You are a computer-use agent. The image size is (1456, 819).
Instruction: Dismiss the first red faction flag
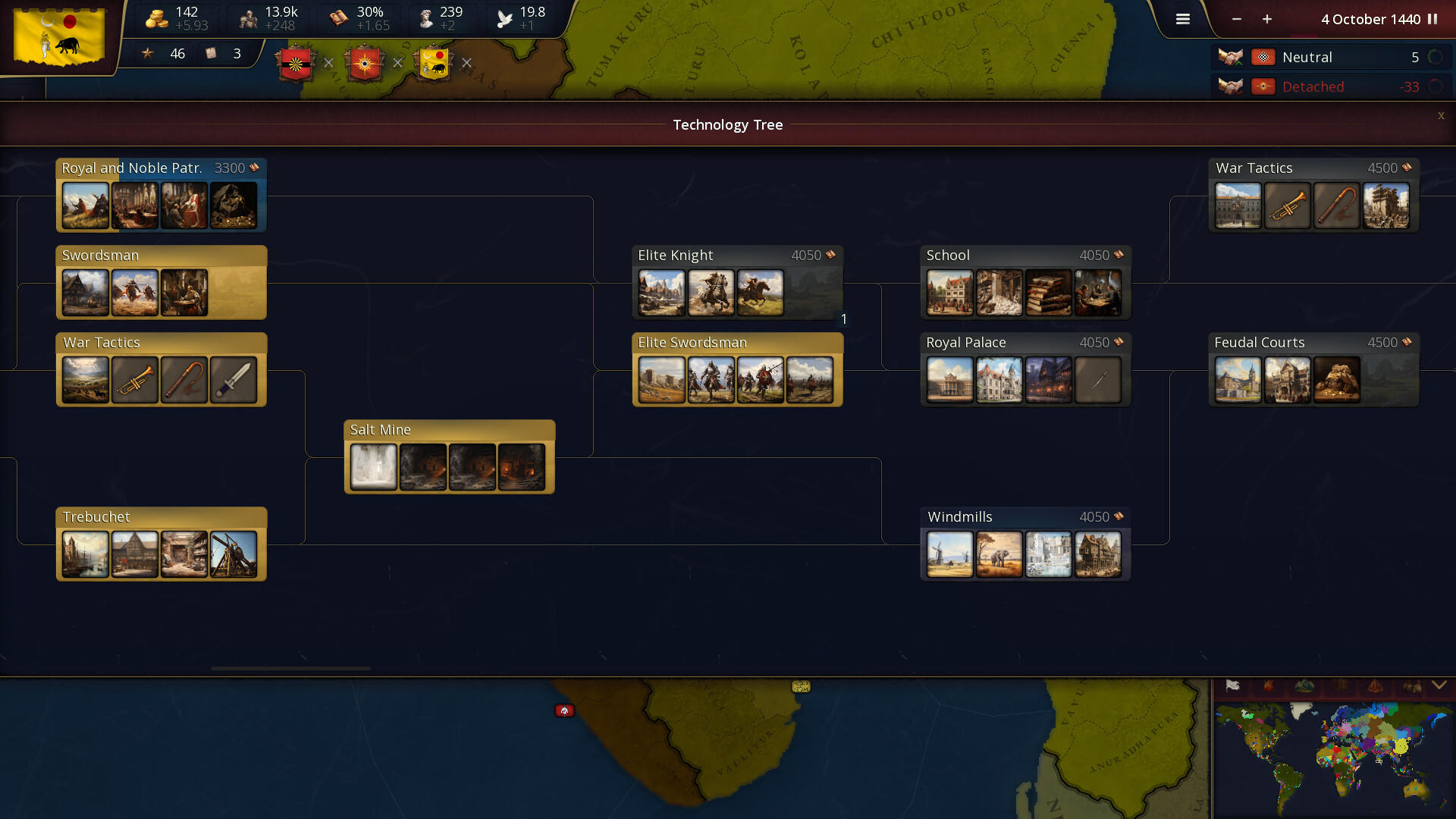point(328,63)
